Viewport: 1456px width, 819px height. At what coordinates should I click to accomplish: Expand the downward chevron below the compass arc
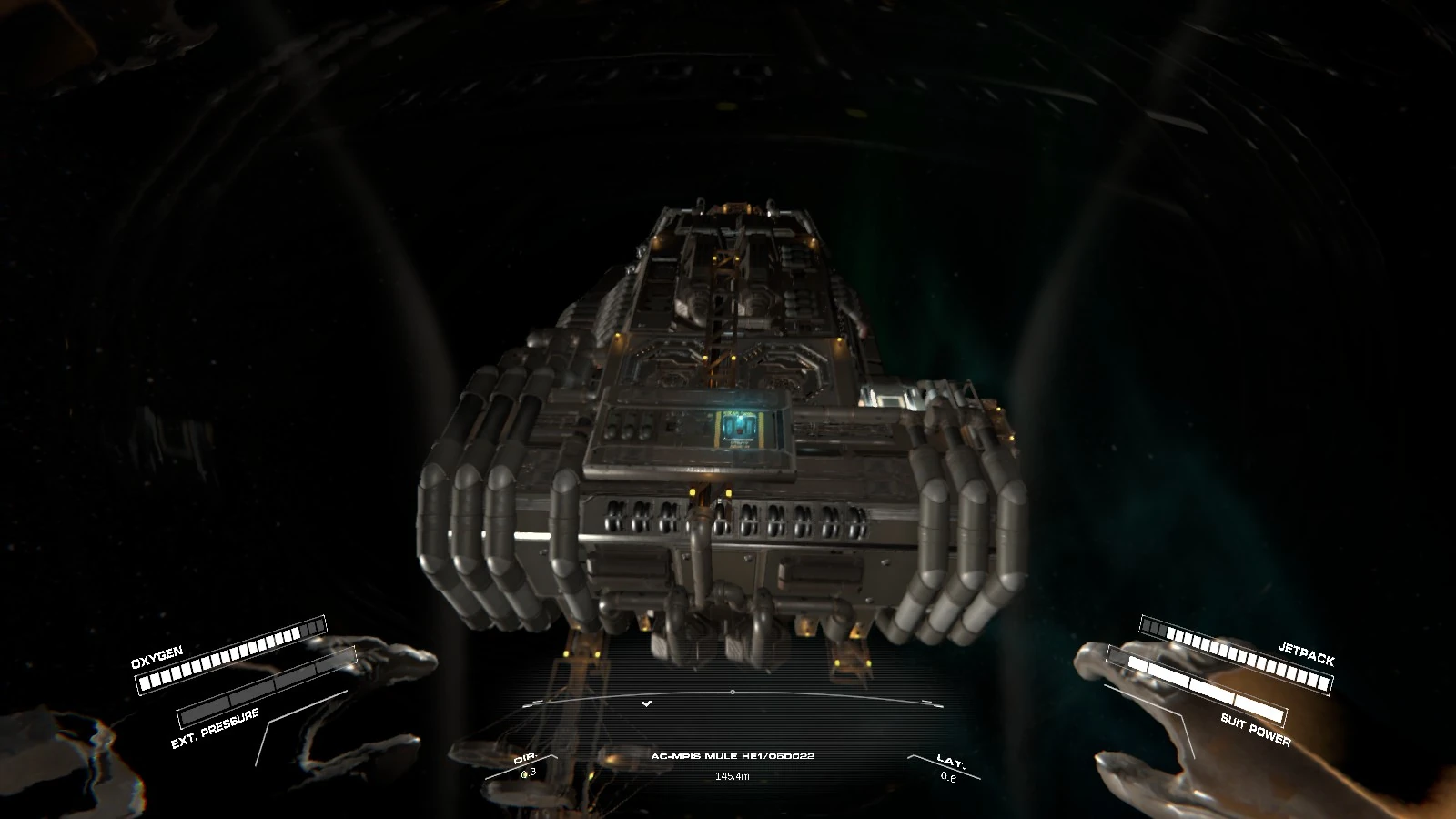[x=646, y=703]
